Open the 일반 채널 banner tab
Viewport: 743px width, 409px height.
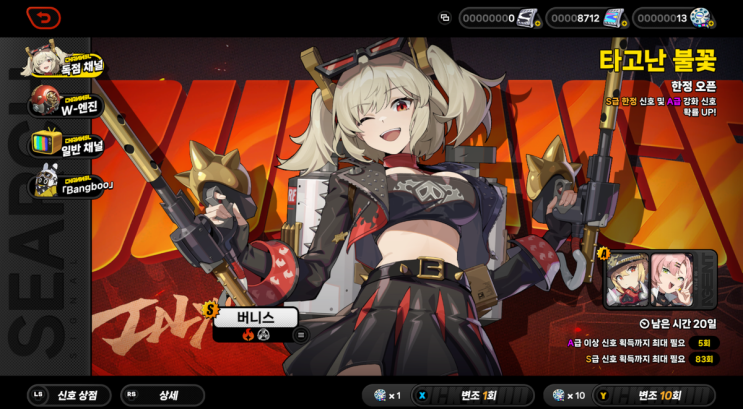pos(66,145)
